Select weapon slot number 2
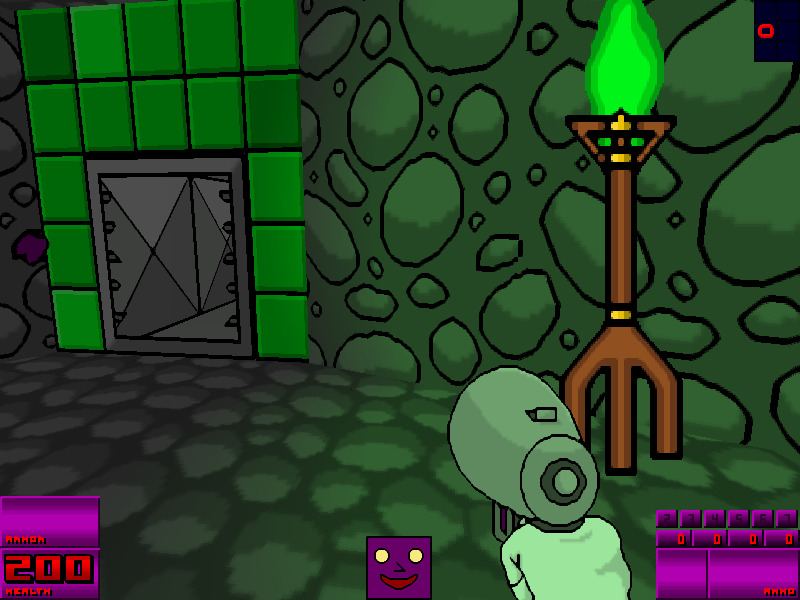The image size is (800, 600). tap(666, 518)
